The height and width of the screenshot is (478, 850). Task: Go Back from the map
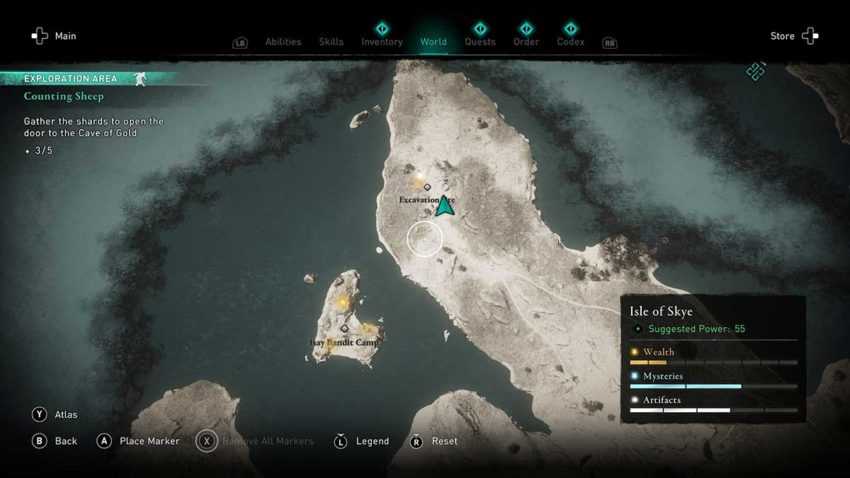(55, 441)
